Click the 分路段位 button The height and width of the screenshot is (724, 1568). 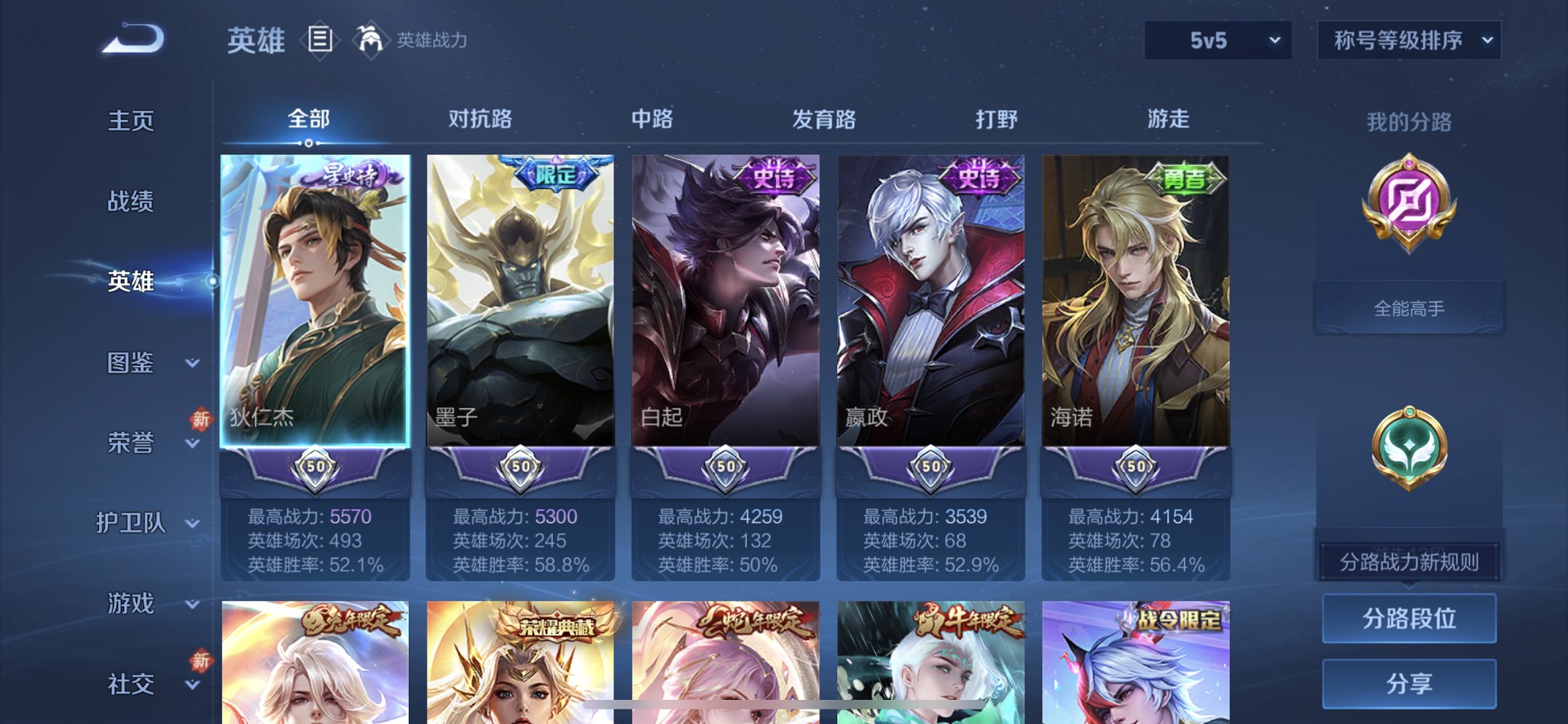[1410, 616]
